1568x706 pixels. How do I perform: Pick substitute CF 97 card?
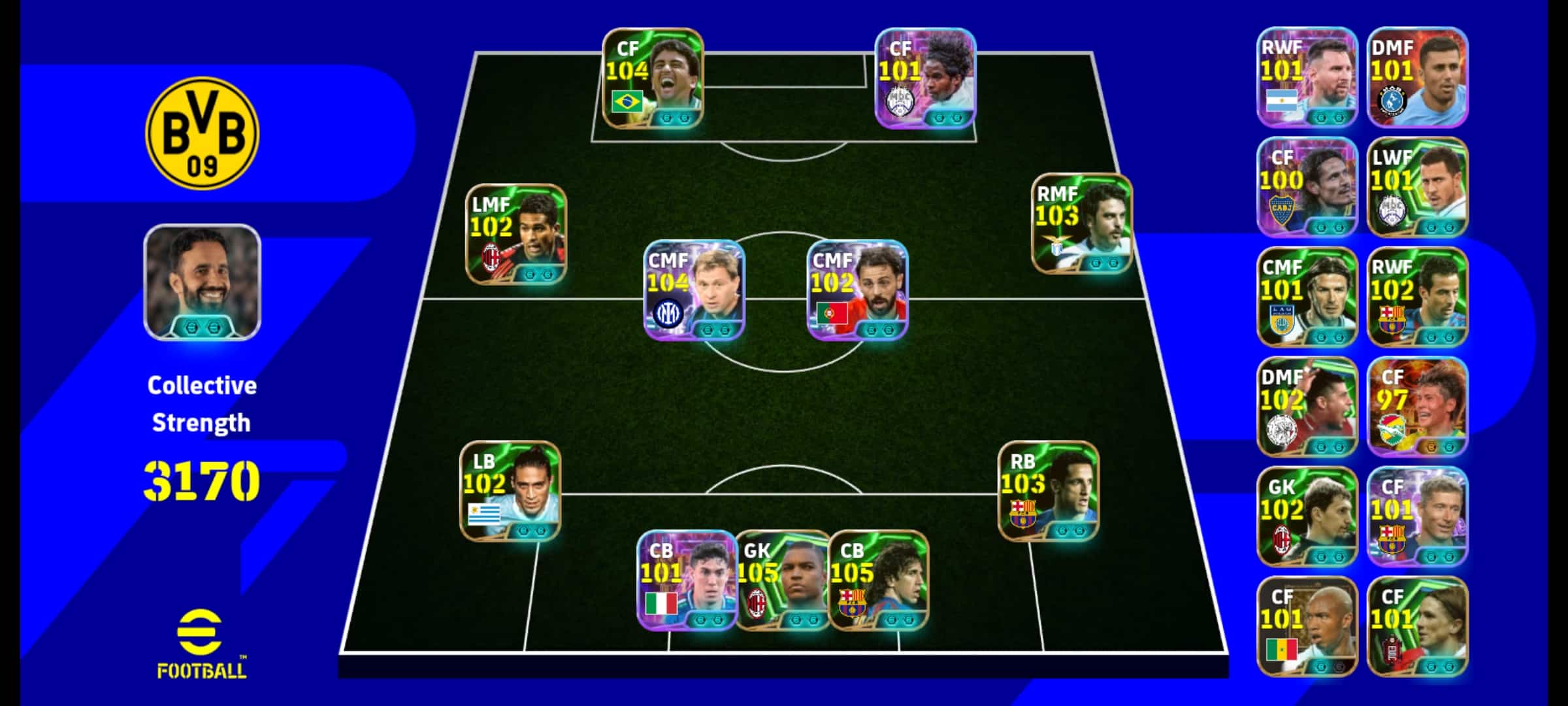pos(1417,407)
